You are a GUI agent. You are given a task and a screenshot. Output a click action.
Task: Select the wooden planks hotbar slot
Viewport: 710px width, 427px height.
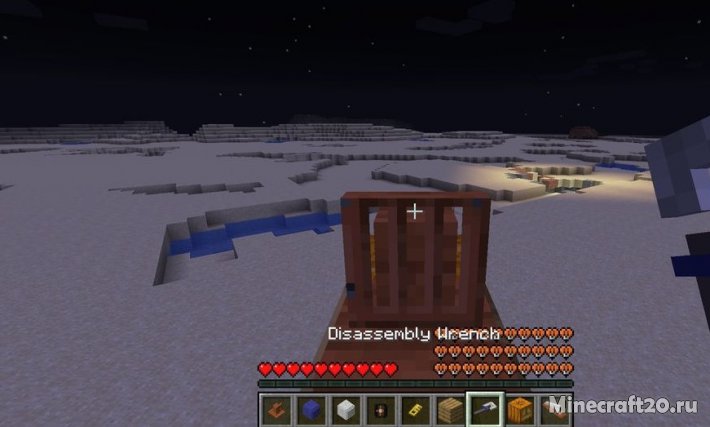448,408
